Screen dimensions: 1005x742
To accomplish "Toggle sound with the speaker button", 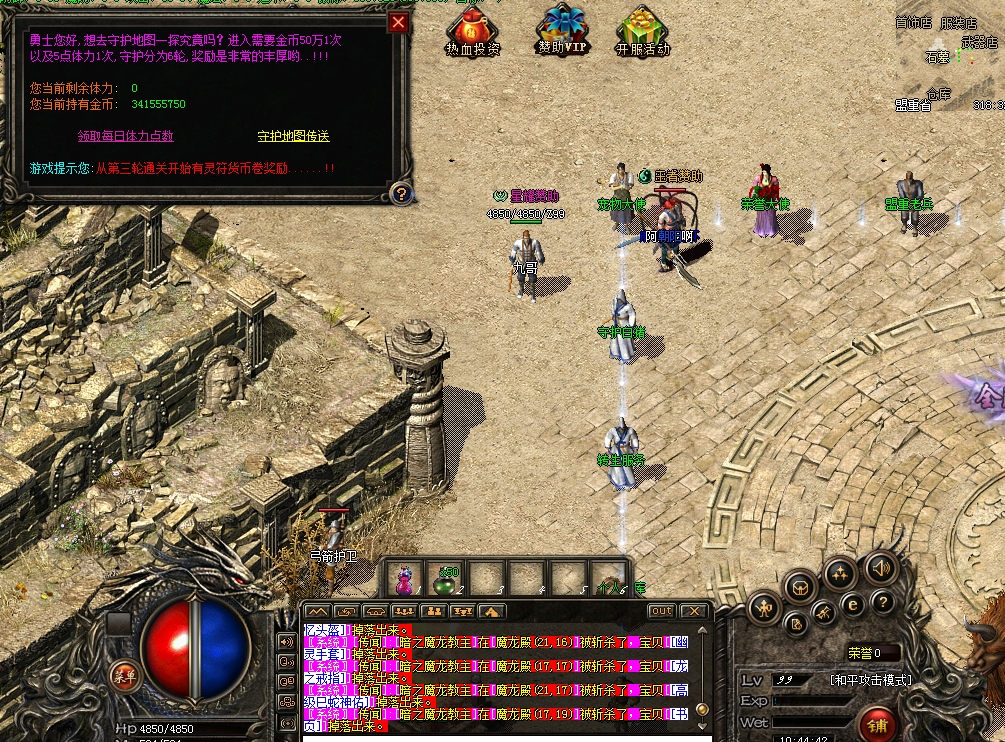I will [879, 566].
